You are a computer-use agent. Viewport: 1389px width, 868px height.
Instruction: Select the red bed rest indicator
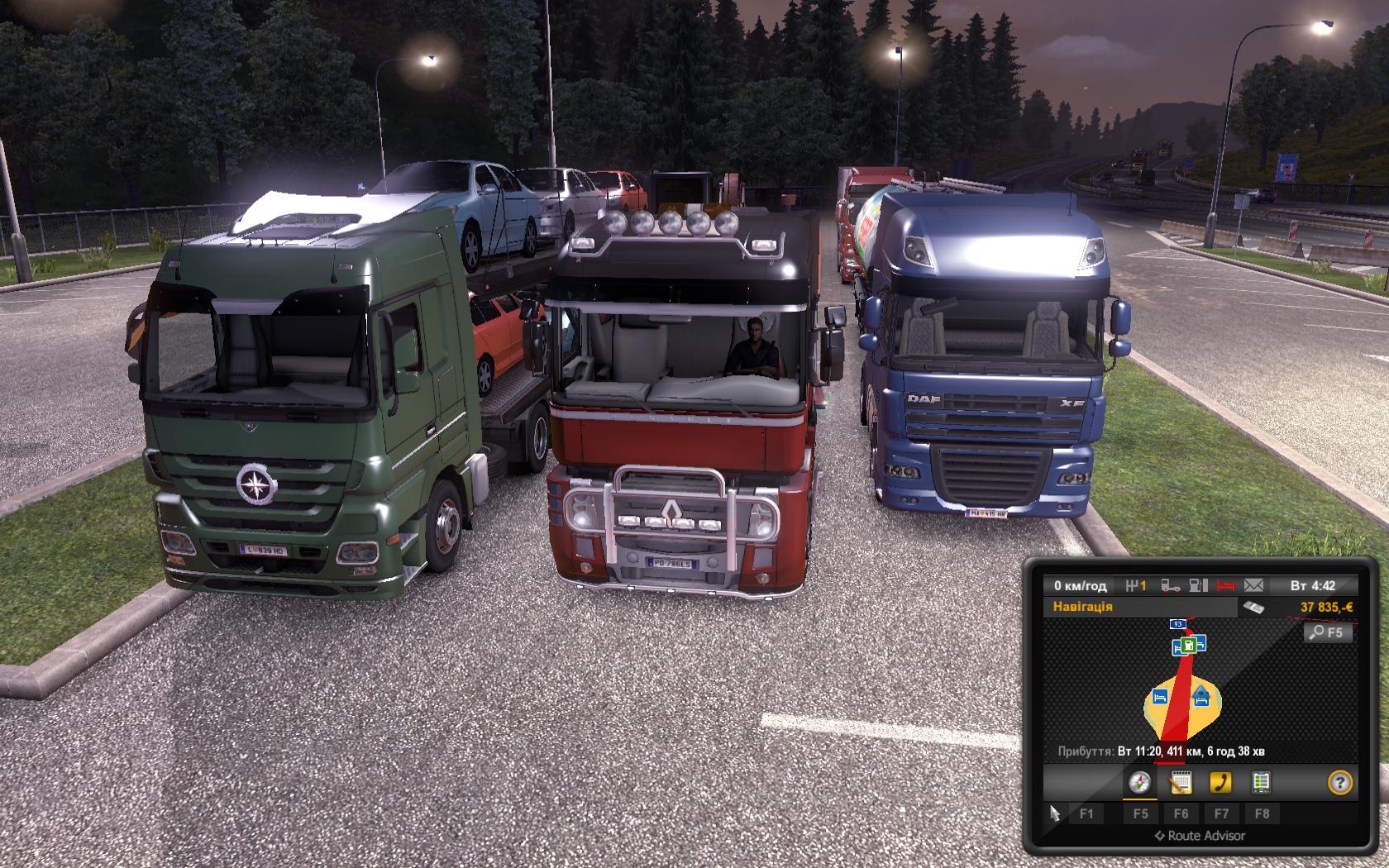coord(1225,585)
